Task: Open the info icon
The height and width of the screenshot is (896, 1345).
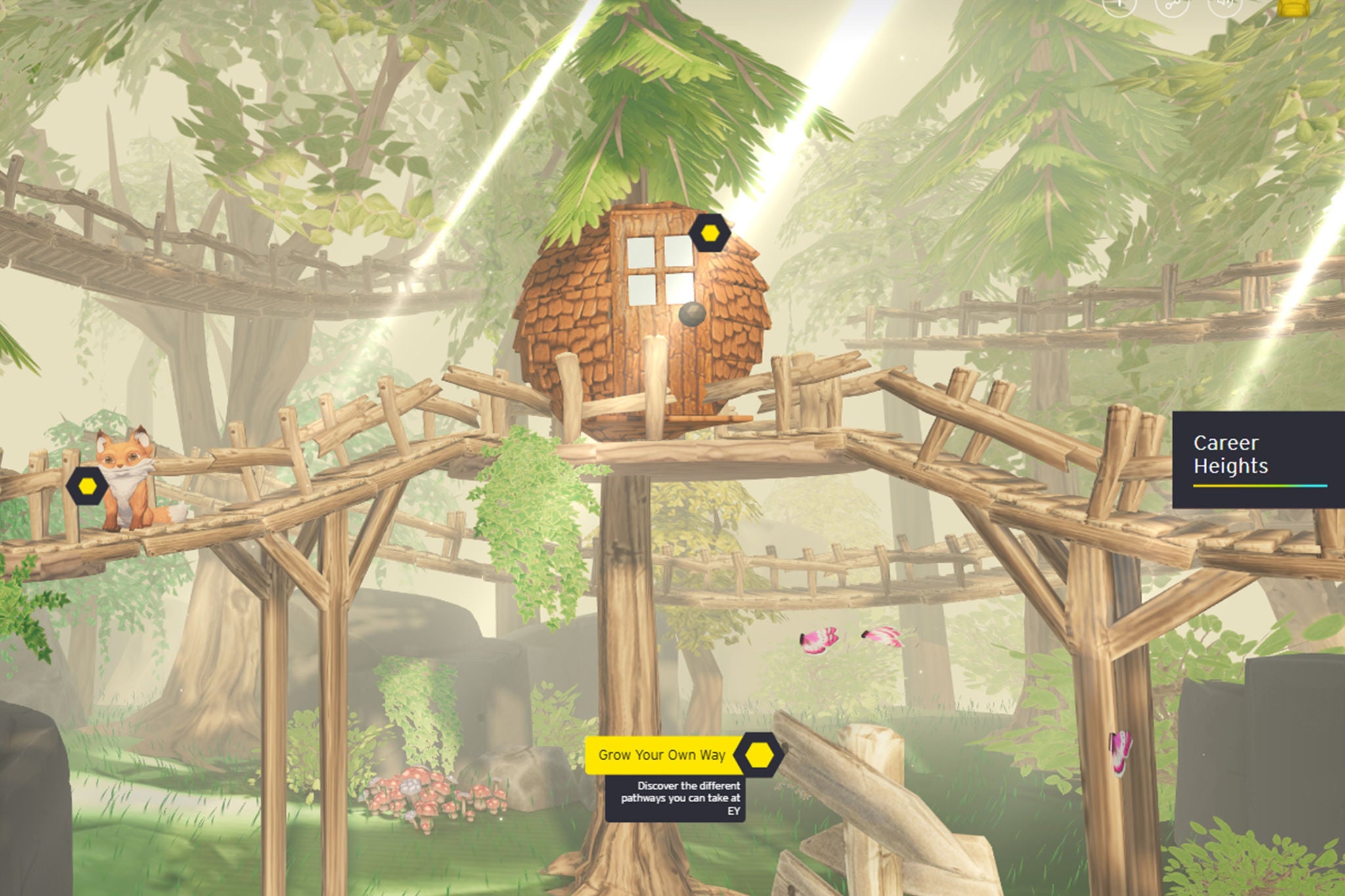Action: (x=1119, y=5)
